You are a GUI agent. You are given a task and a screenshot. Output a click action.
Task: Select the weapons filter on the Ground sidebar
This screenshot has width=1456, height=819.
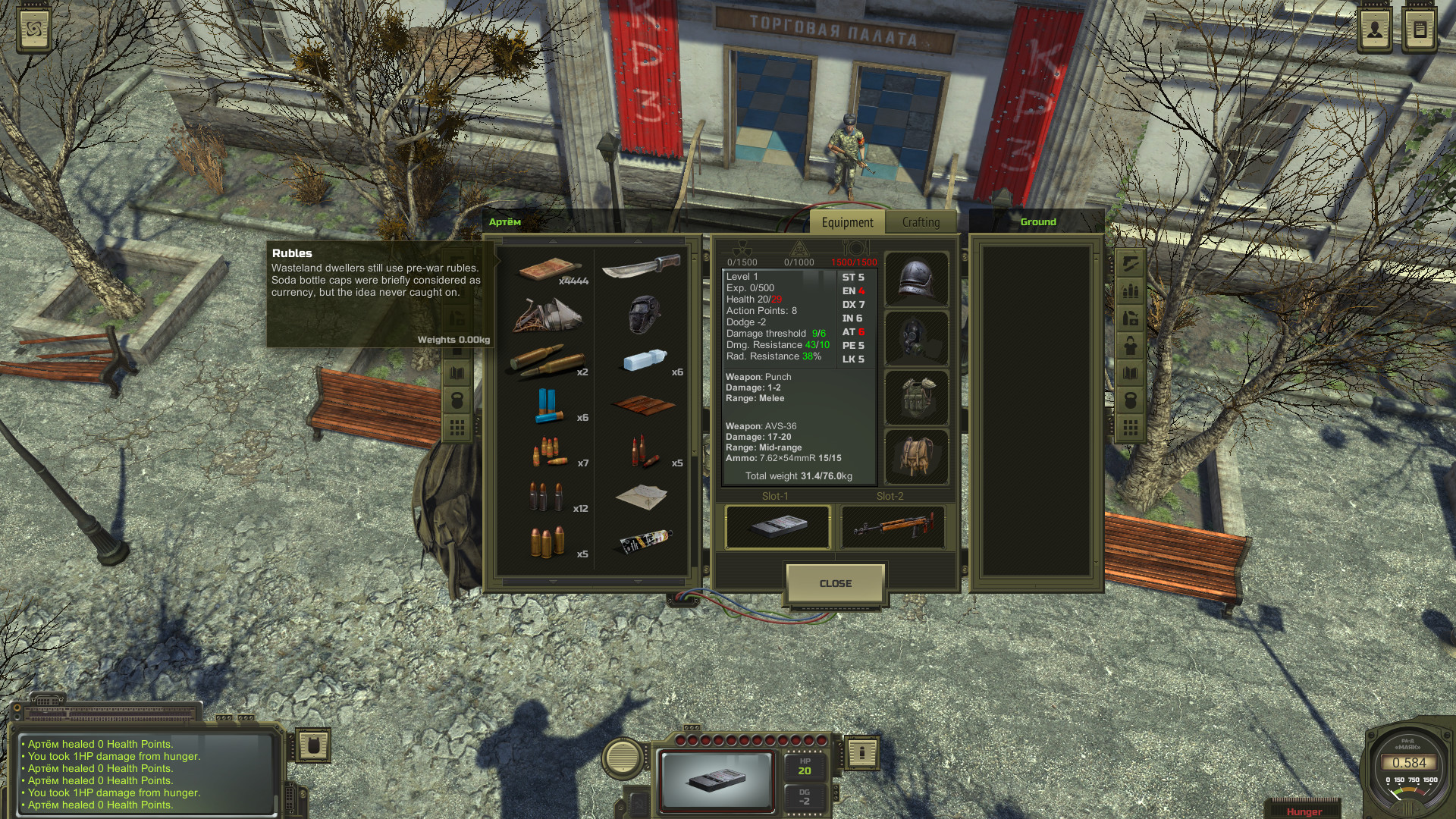(1130, 263)
